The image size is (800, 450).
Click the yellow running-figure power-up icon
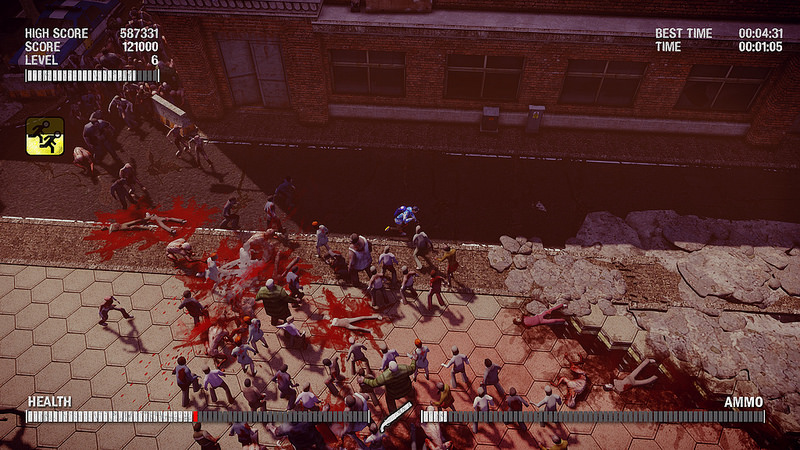(x=45, y=135)
